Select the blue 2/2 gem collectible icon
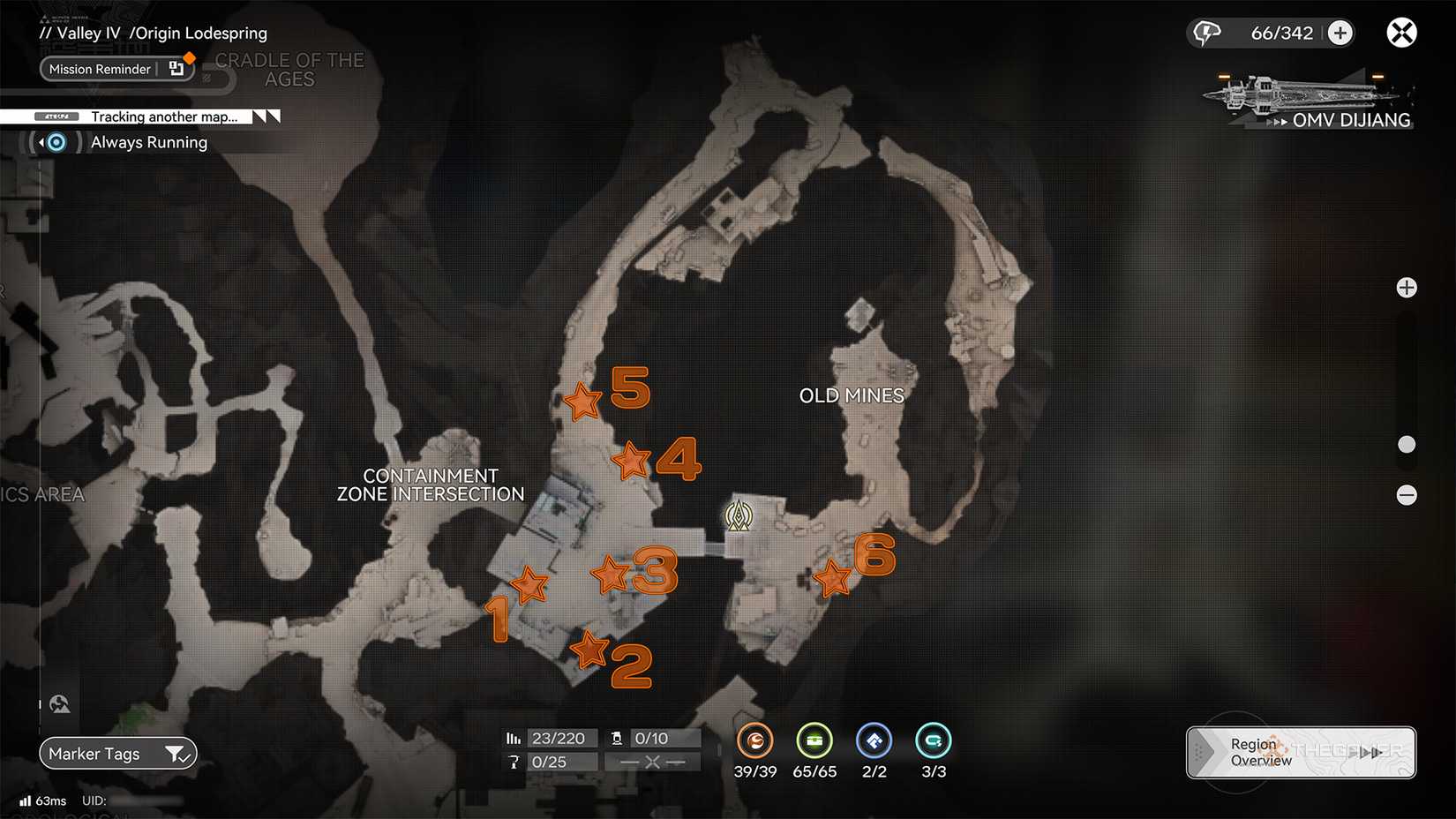The height and width of the screenshot is (819, 1456). tap(874, 742)
